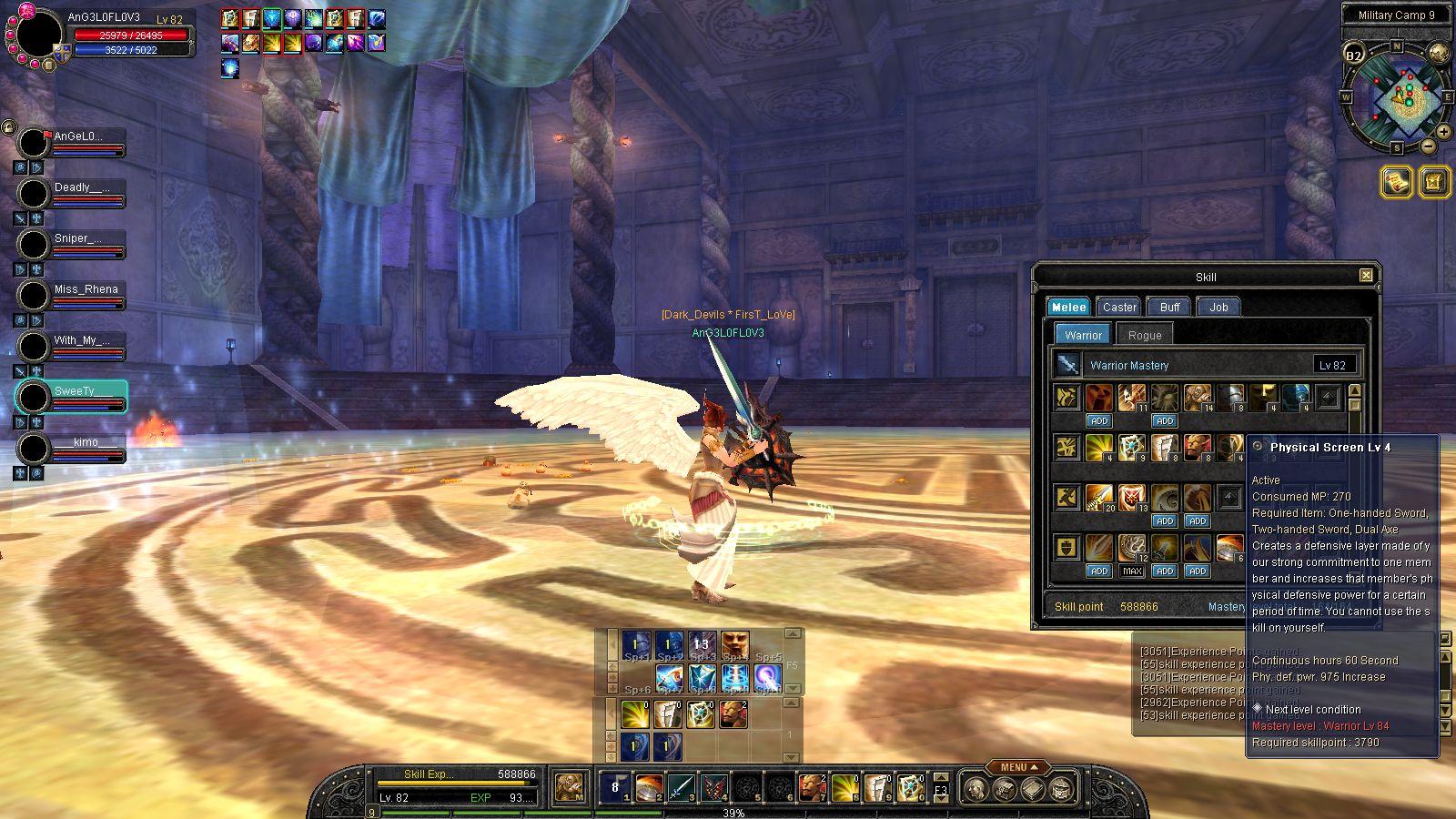Select the Warrior mastery tab
1456x819 pixels.
click(1083, 335)
